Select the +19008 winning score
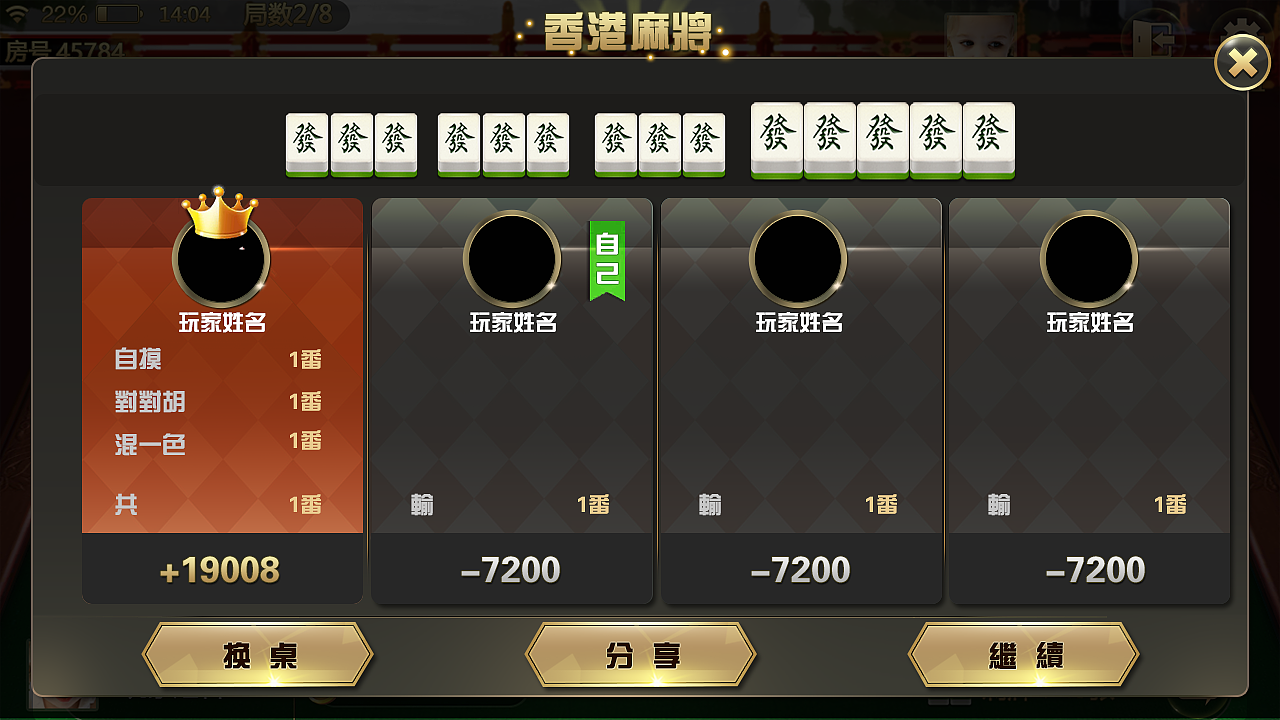Screen dimensions: 1280x720 tap(222, 570)
